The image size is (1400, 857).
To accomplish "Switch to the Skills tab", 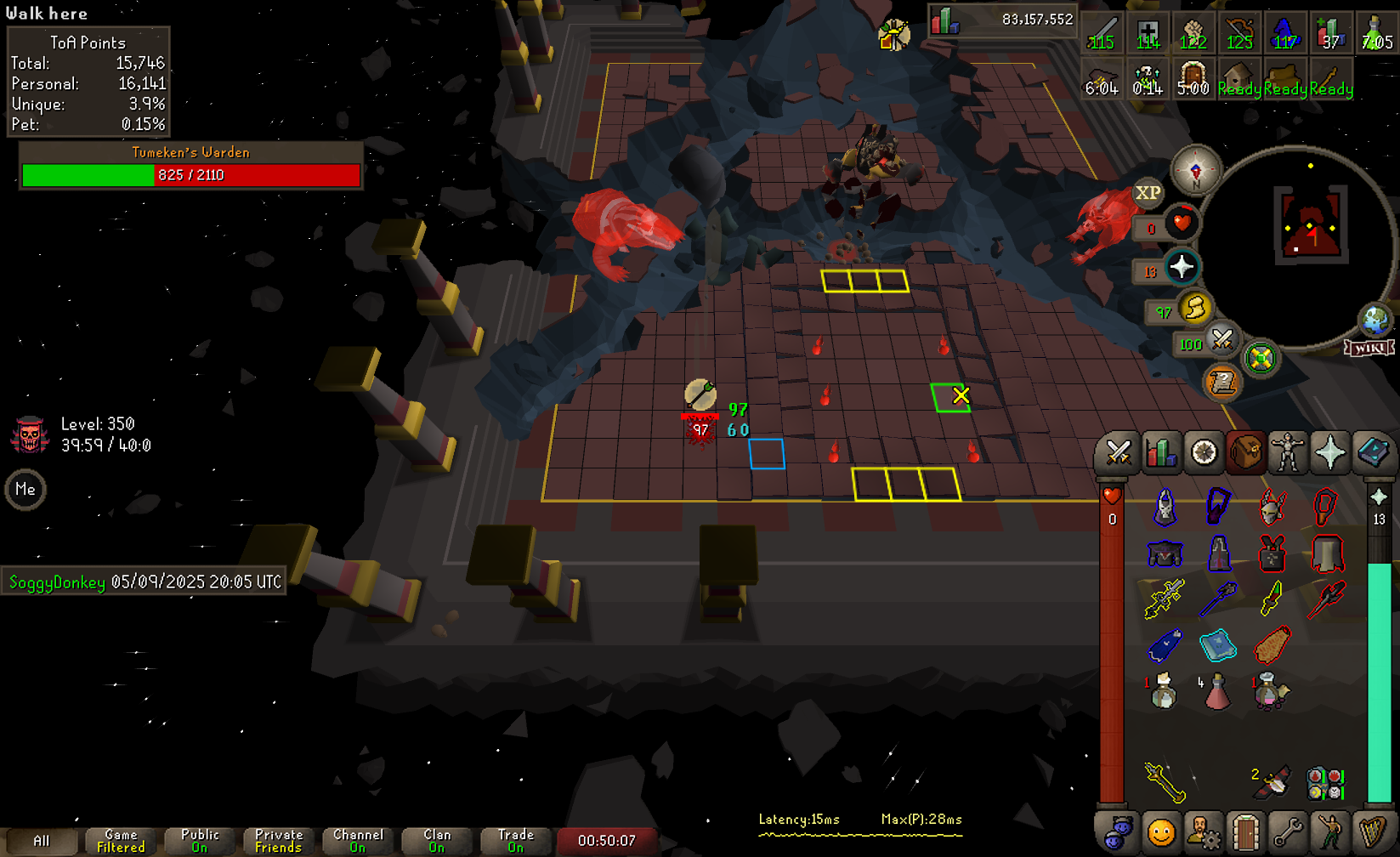I will pyautogui.click(x=1160, y=453).
